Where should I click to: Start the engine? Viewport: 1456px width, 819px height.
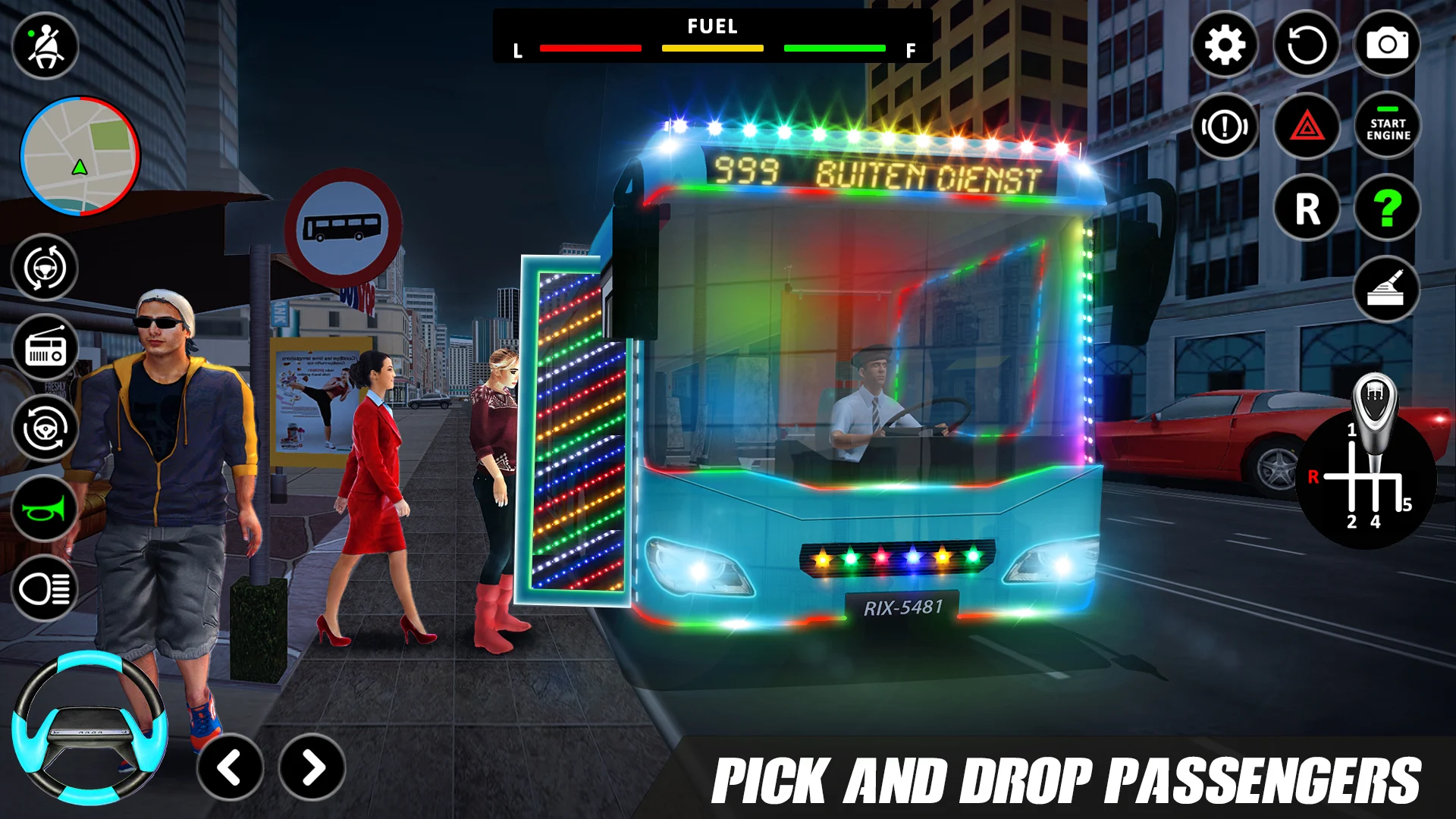coord(1388,127)
